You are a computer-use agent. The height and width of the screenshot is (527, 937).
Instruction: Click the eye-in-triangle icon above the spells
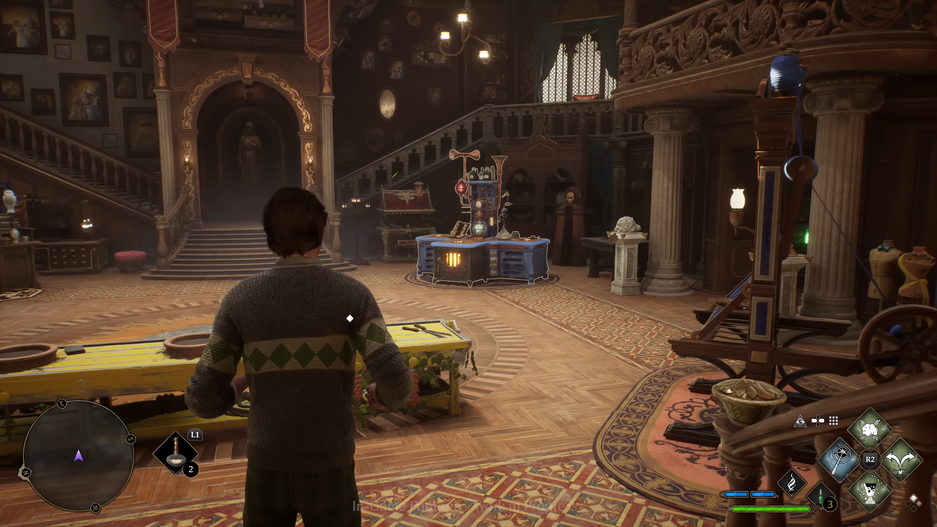(800, 421)
